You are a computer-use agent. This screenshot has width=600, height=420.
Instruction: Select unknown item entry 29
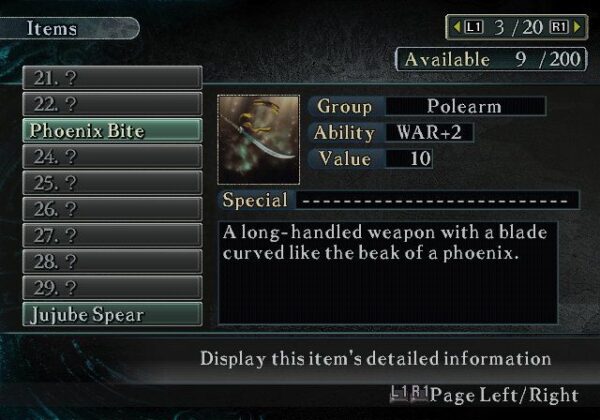112,288
